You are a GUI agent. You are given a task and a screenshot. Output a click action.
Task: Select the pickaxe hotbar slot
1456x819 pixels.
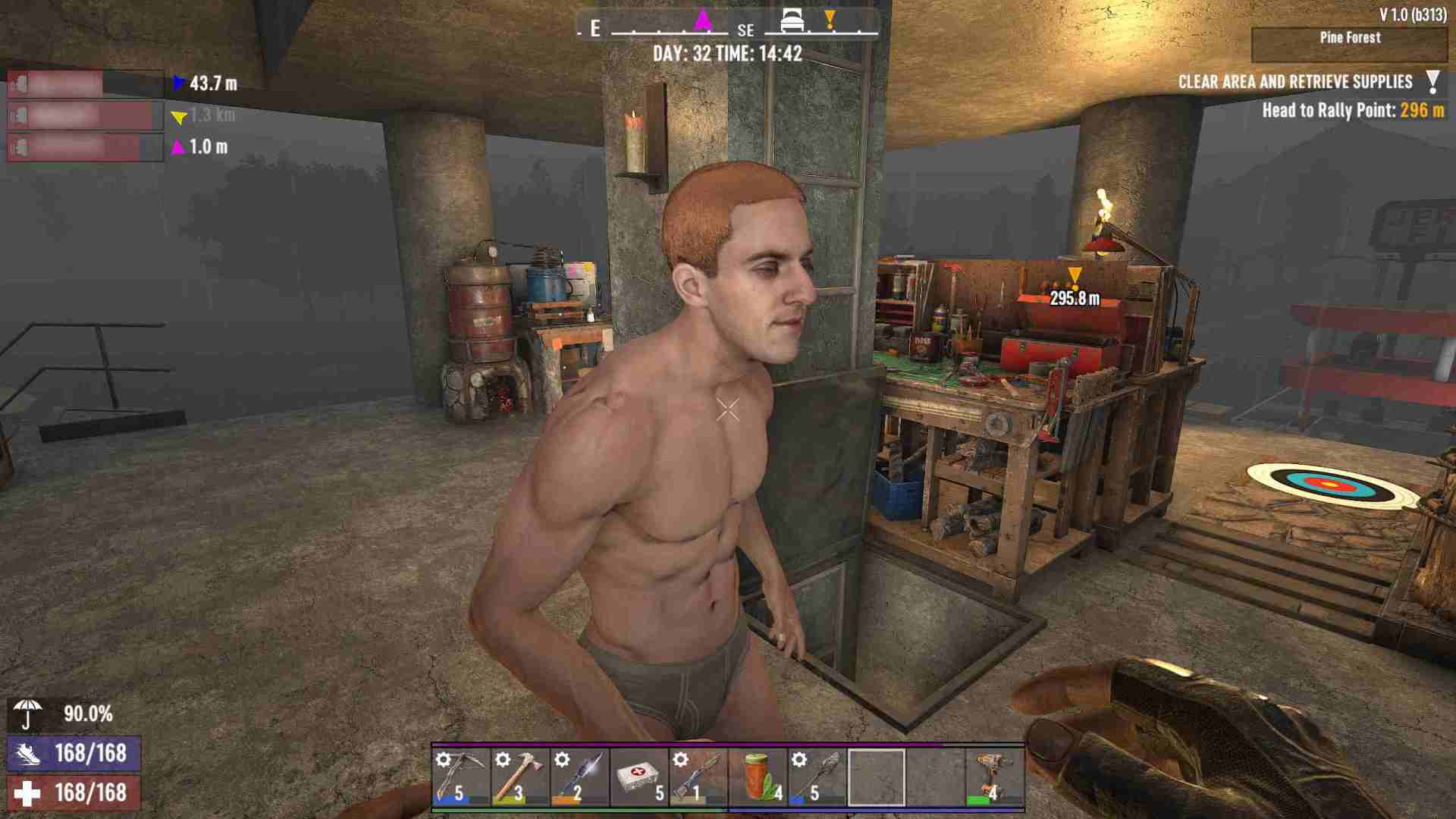[x=460, y=777]
